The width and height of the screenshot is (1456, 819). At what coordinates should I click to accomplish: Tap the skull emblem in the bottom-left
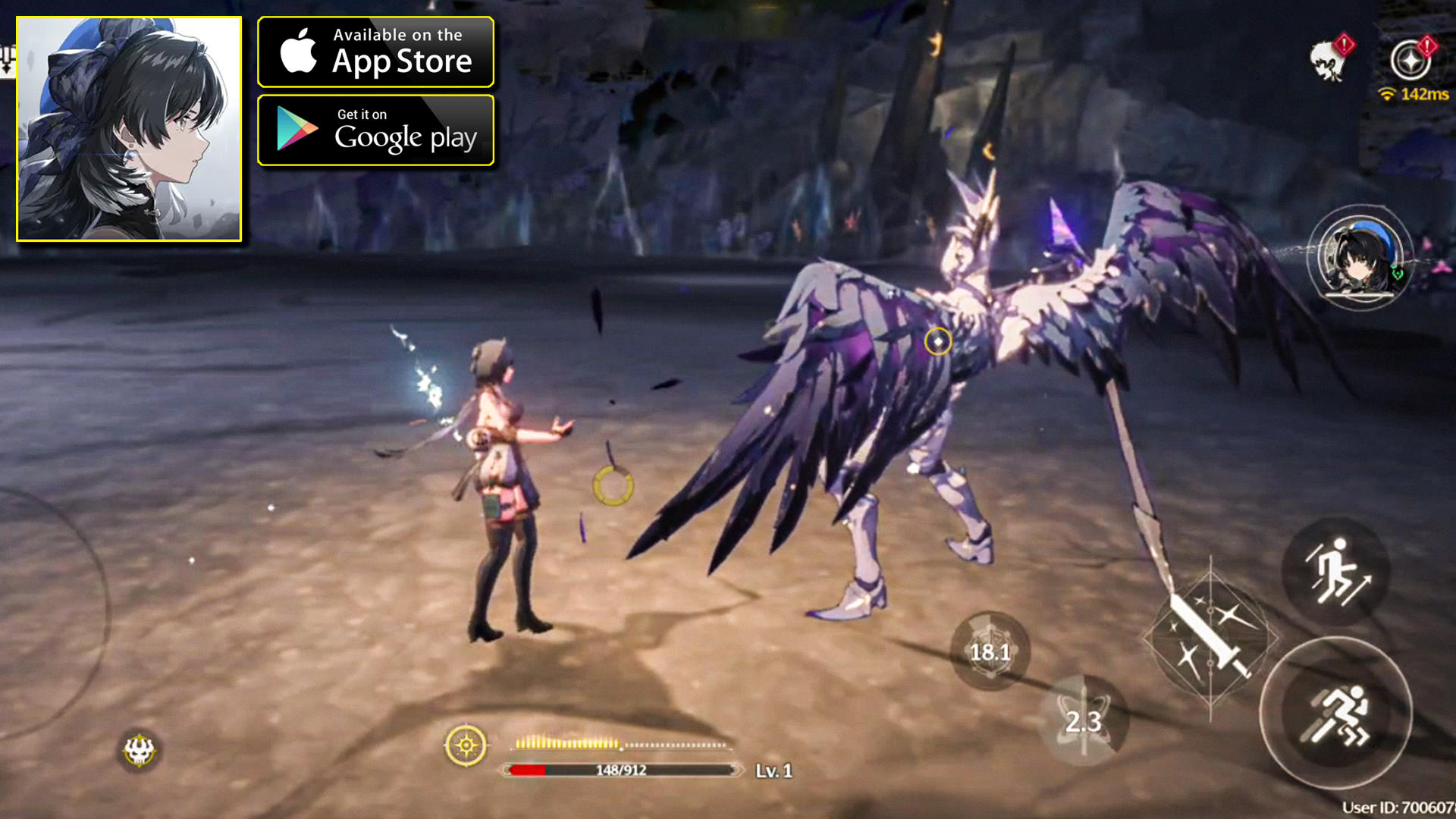pos(138,750)
